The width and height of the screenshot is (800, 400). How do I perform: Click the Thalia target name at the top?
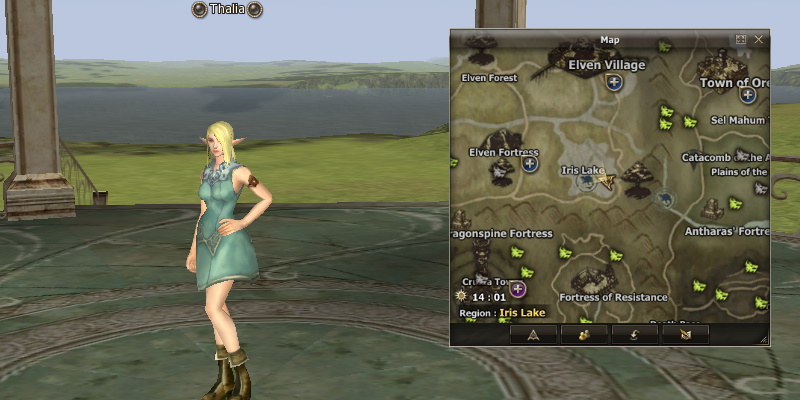[227, 10]
